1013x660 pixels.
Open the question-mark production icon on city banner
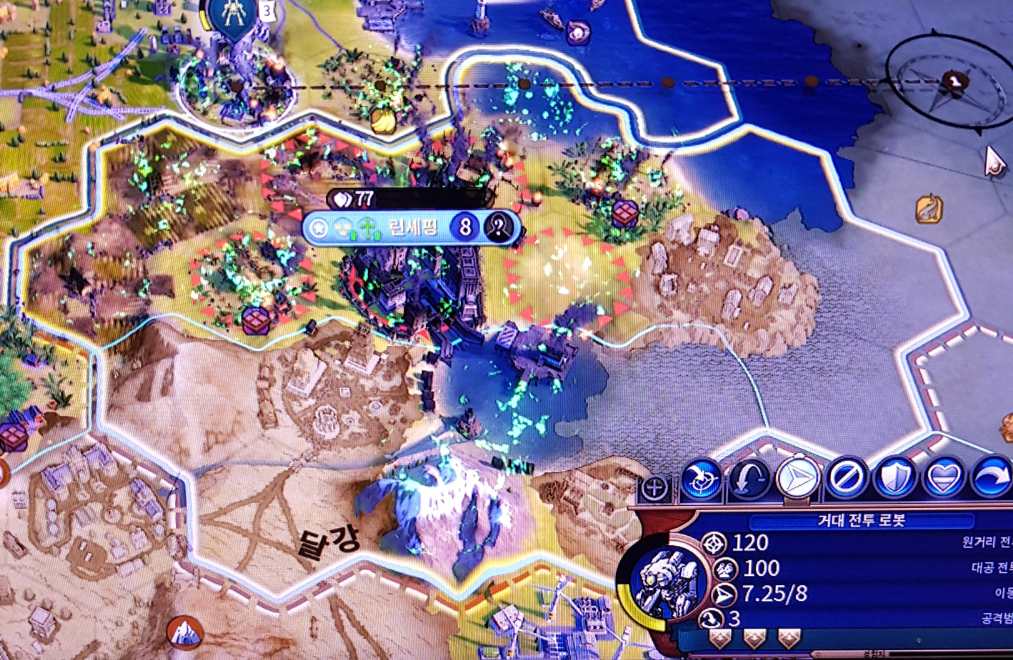click(497, 228)
